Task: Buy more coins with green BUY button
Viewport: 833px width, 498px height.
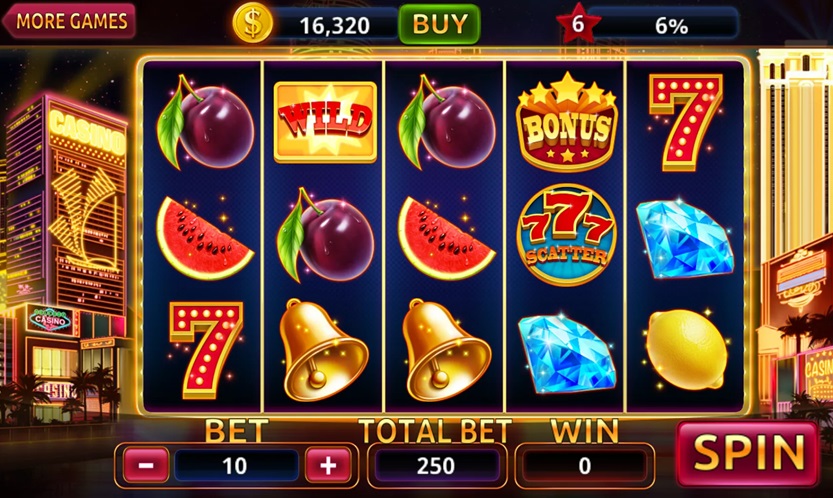Action: [x=438, y=23]
